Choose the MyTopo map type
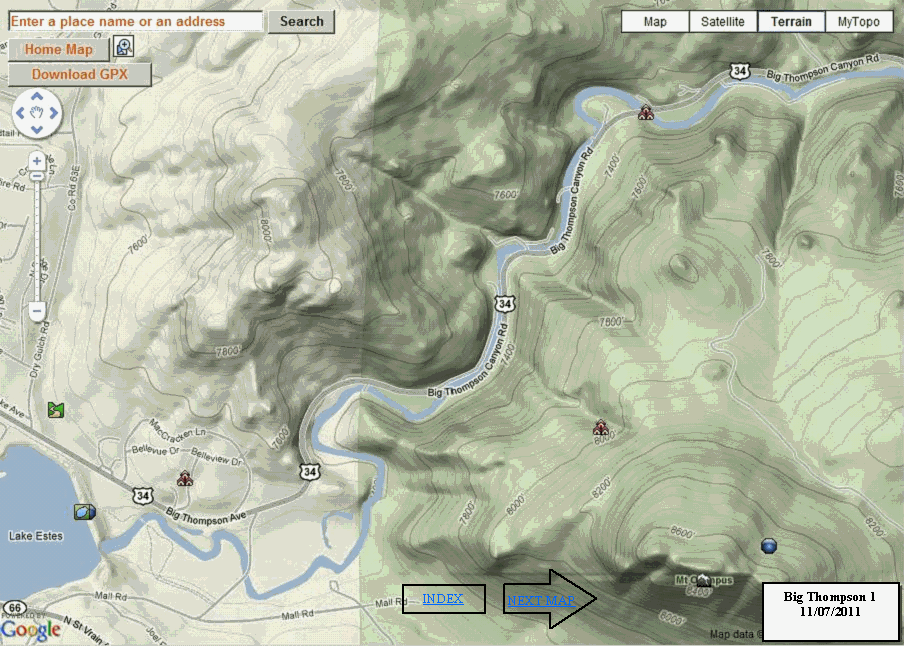Image resolution: width=904 pixels, height=646 pixels. tap(859, 22)
